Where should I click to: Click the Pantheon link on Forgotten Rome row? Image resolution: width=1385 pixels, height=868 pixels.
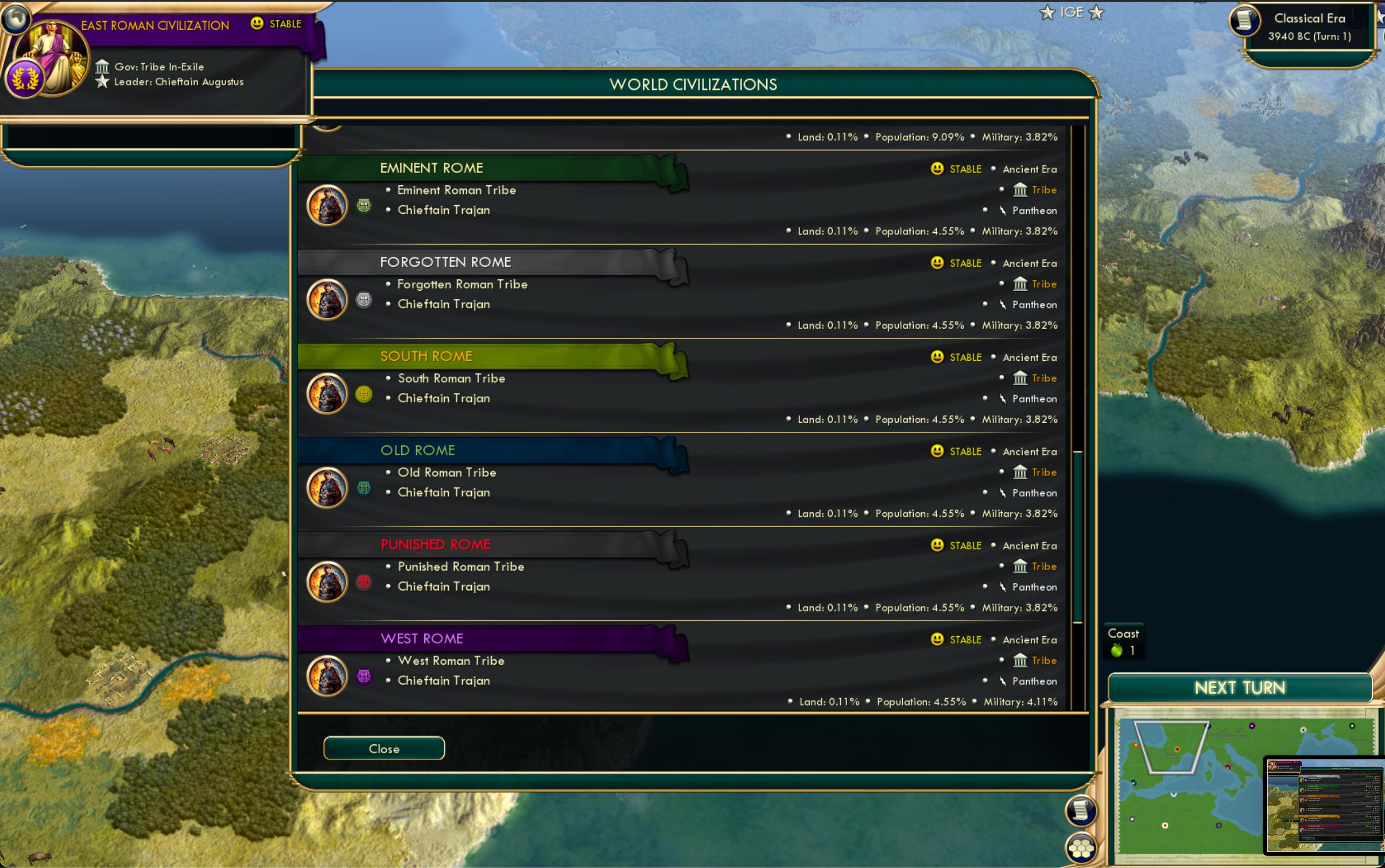coord(1033,305)
